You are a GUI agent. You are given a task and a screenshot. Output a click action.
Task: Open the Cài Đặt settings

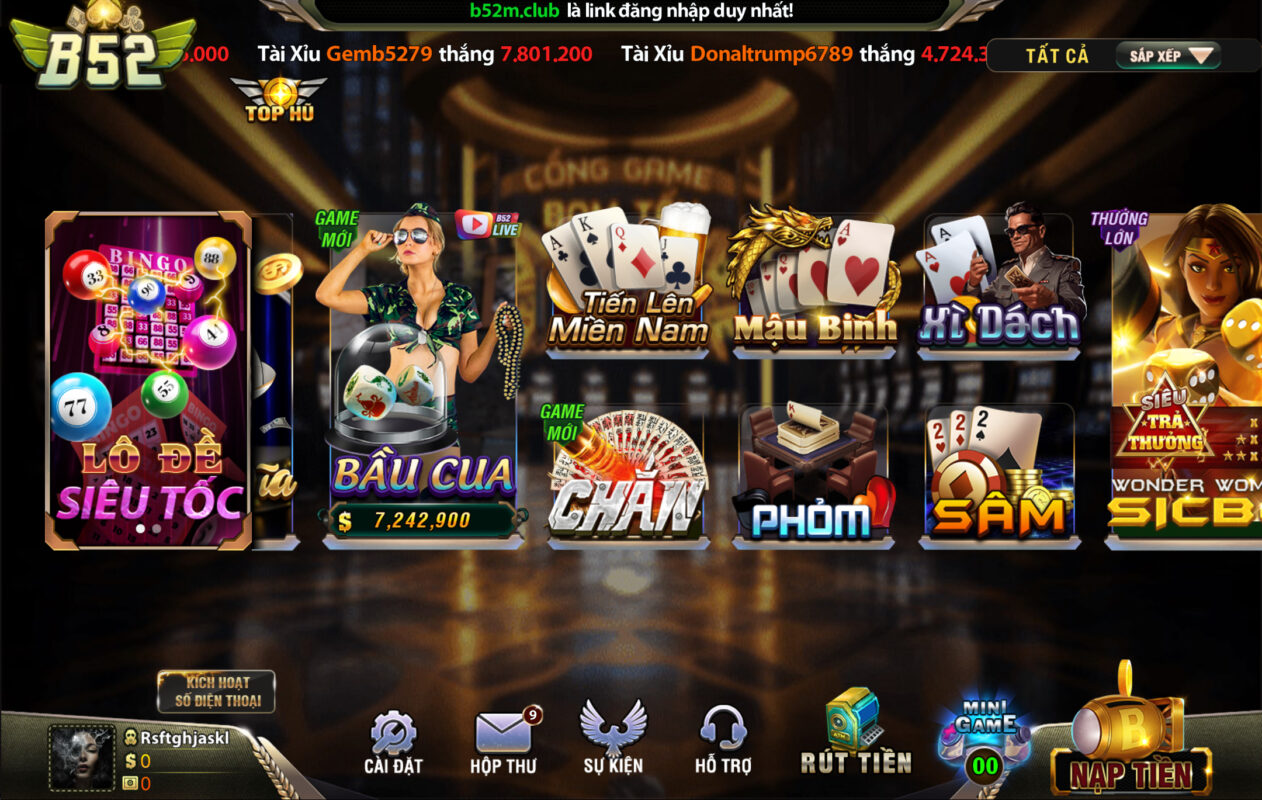tap(393, 743)
